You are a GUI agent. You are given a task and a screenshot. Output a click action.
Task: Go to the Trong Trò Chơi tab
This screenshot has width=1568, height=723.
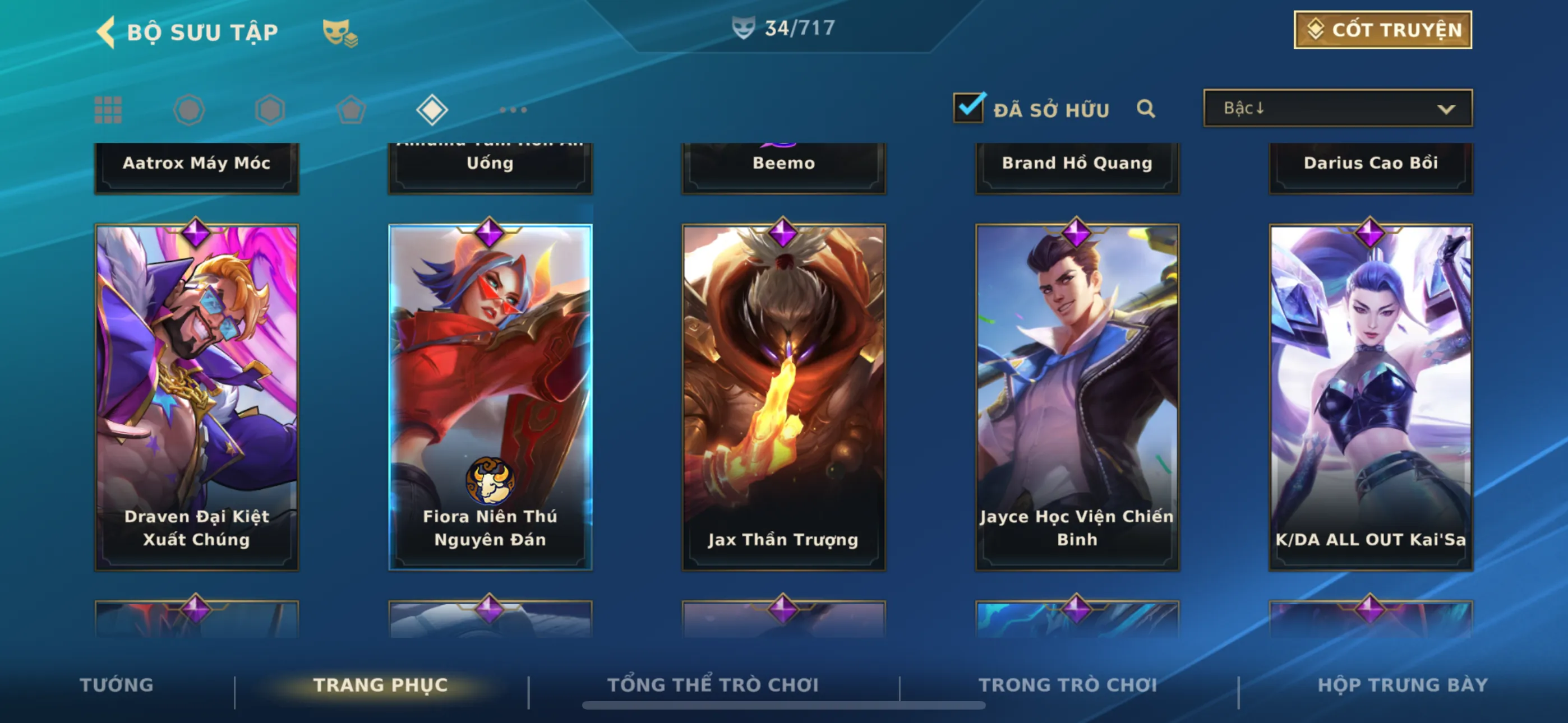coord(1068,685)
